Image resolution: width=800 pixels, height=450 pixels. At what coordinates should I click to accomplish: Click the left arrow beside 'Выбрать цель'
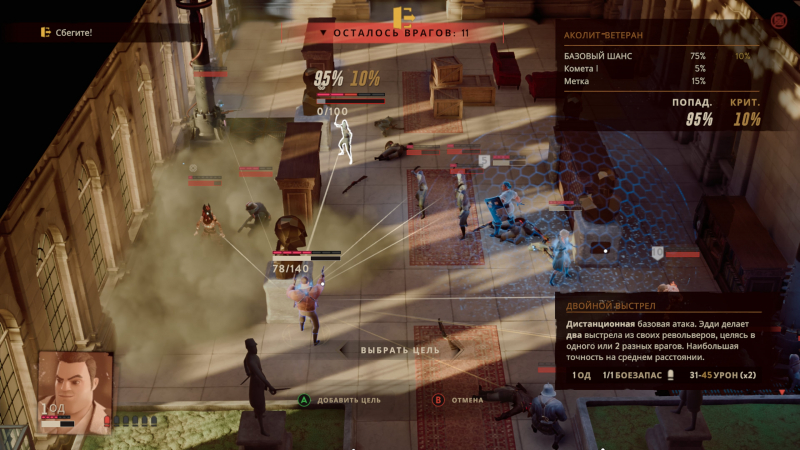[345, 350]
